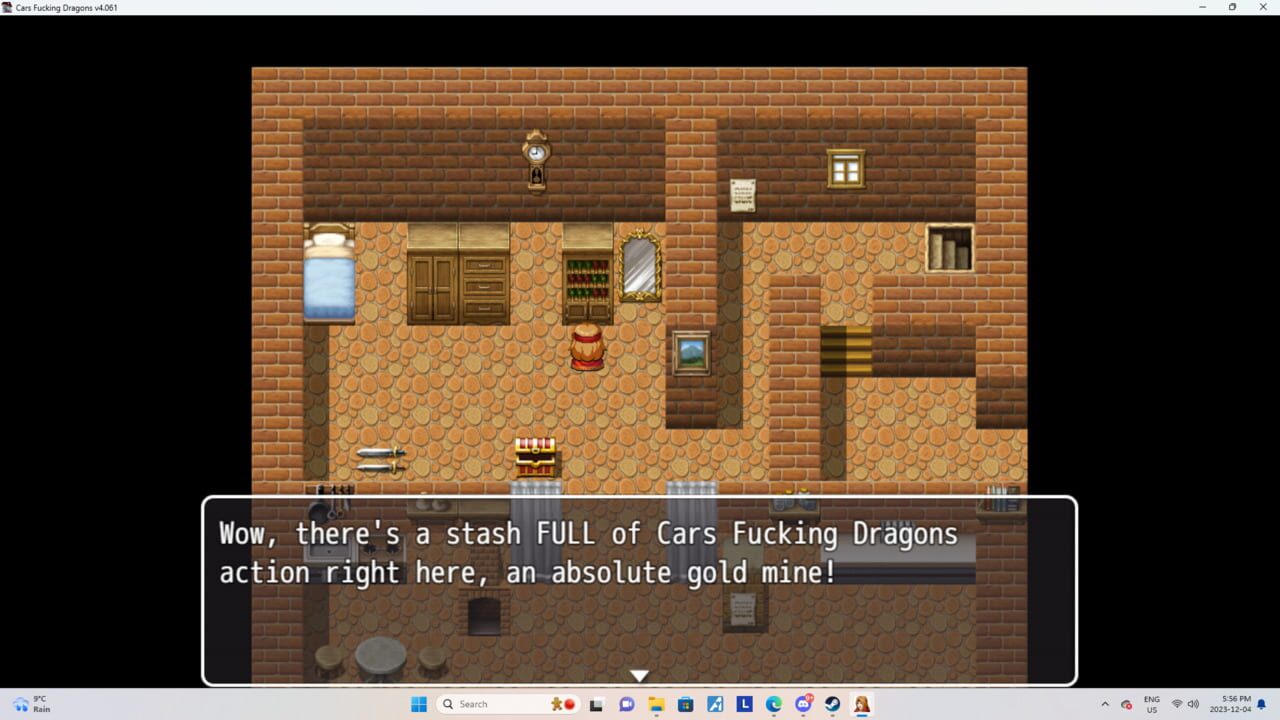This screenshot has width=1280, height=720.
Task: Toggle Wi-Fi from the system tray
Action: pos(1177,703)
